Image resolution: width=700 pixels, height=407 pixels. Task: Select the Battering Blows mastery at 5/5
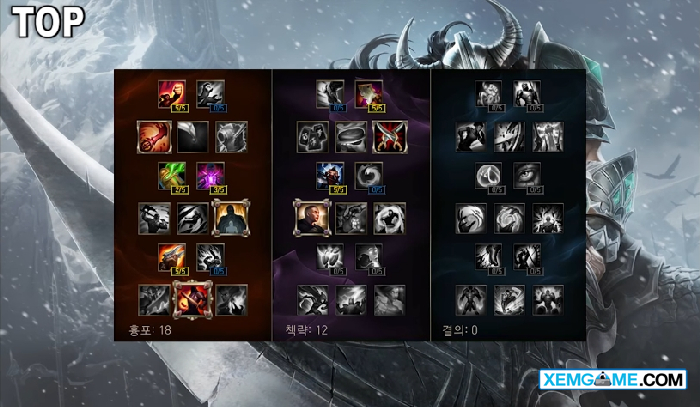coord(171,258)
